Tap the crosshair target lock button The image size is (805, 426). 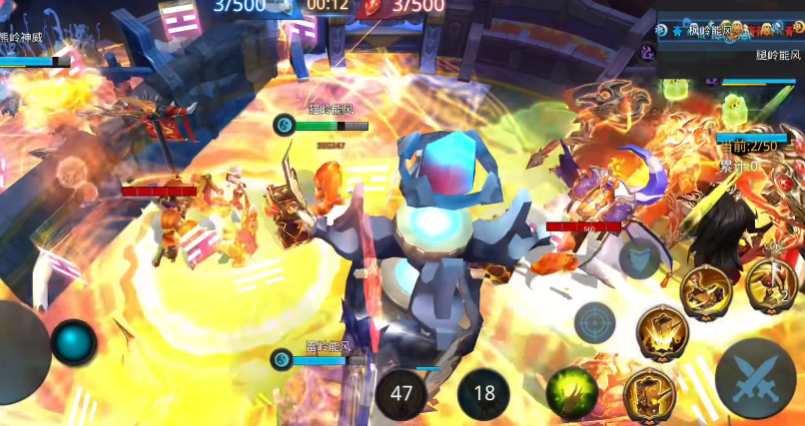tap(595, 323)
